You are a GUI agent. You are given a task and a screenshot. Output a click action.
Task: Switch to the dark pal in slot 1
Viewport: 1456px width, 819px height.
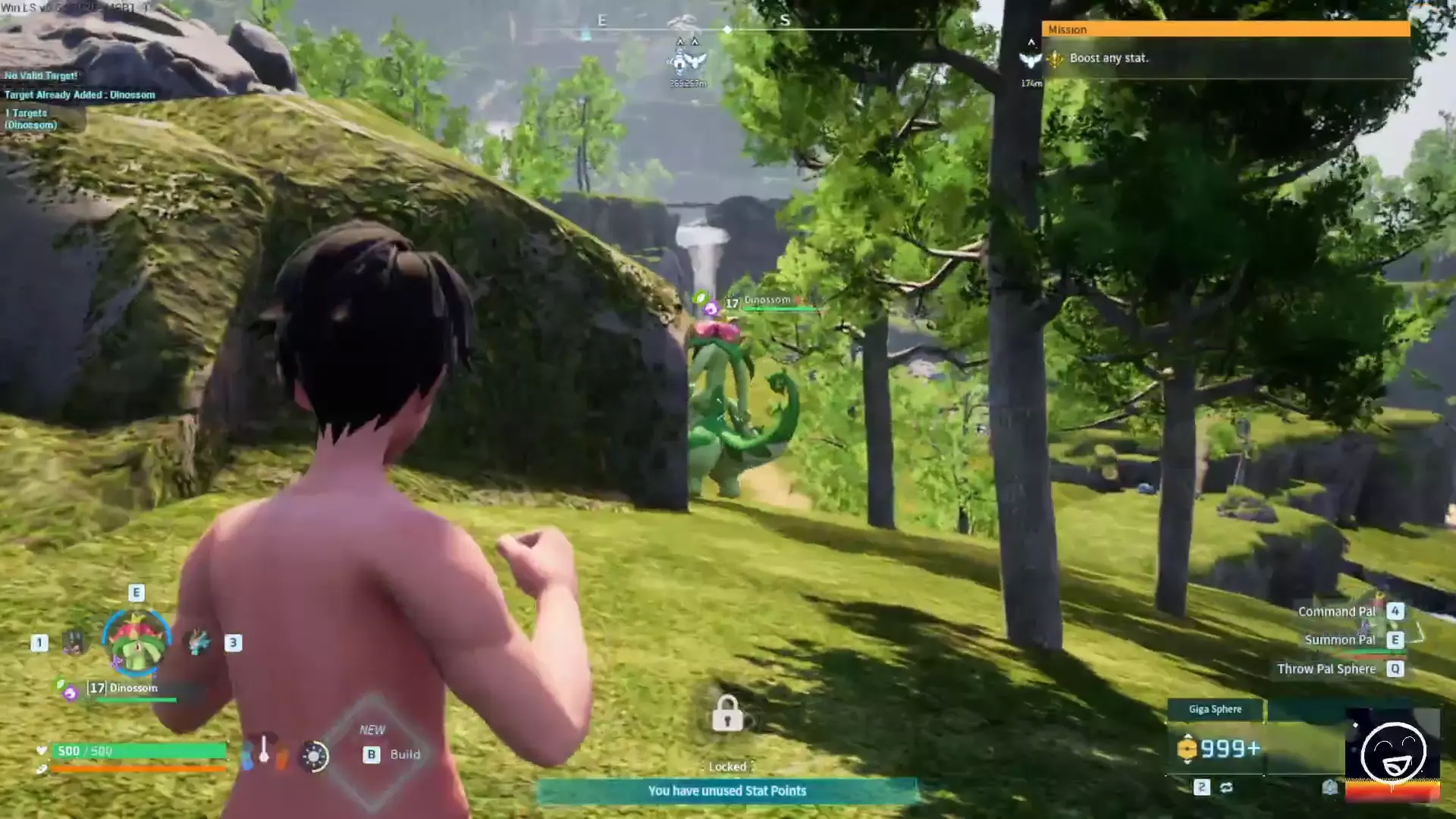[x=74, y=643]
